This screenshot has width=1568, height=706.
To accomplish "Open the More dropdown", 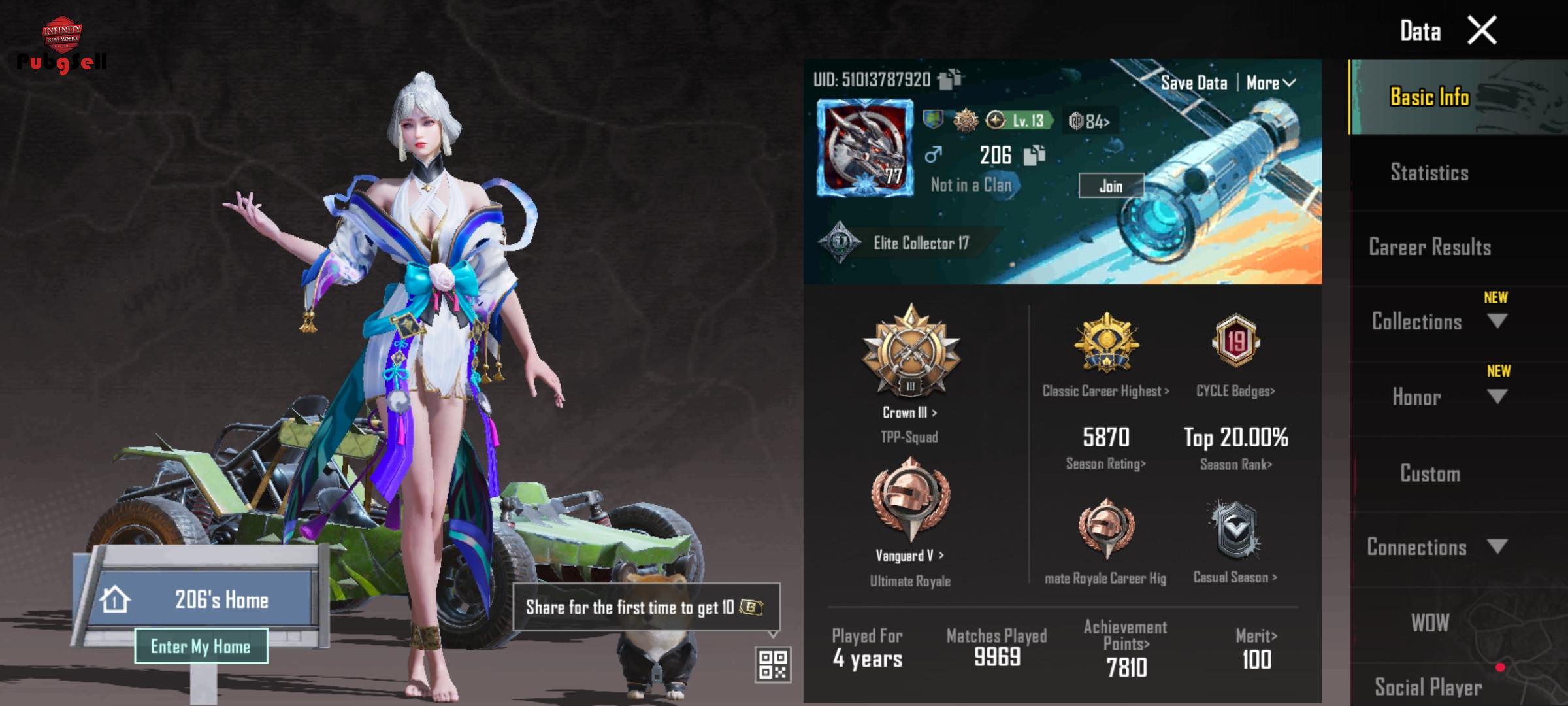I will [x=1270, y=83].
